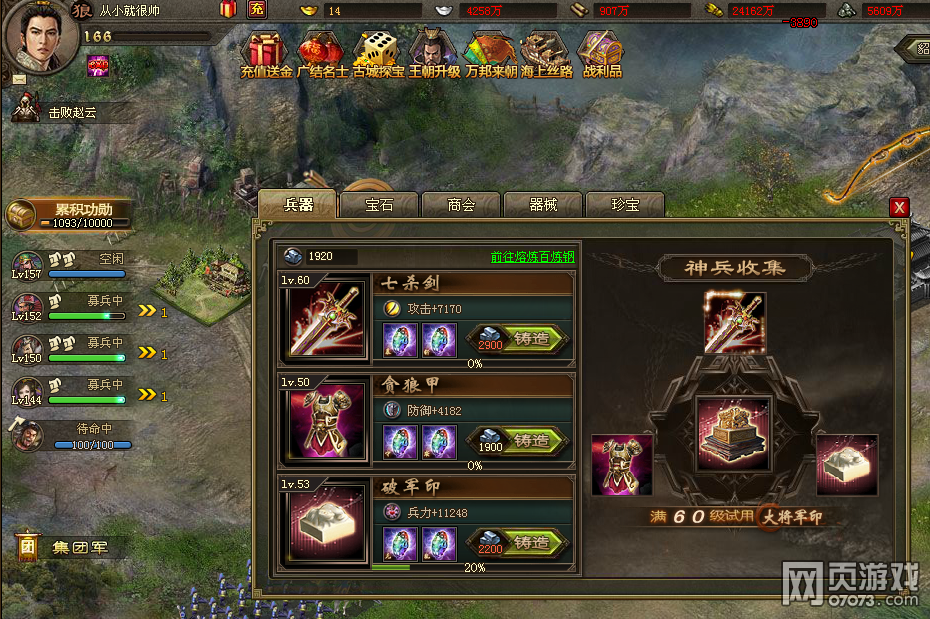Open the 王朝升级 event
The width and height of the screenshot is (930, 619).
coord(434,54)
